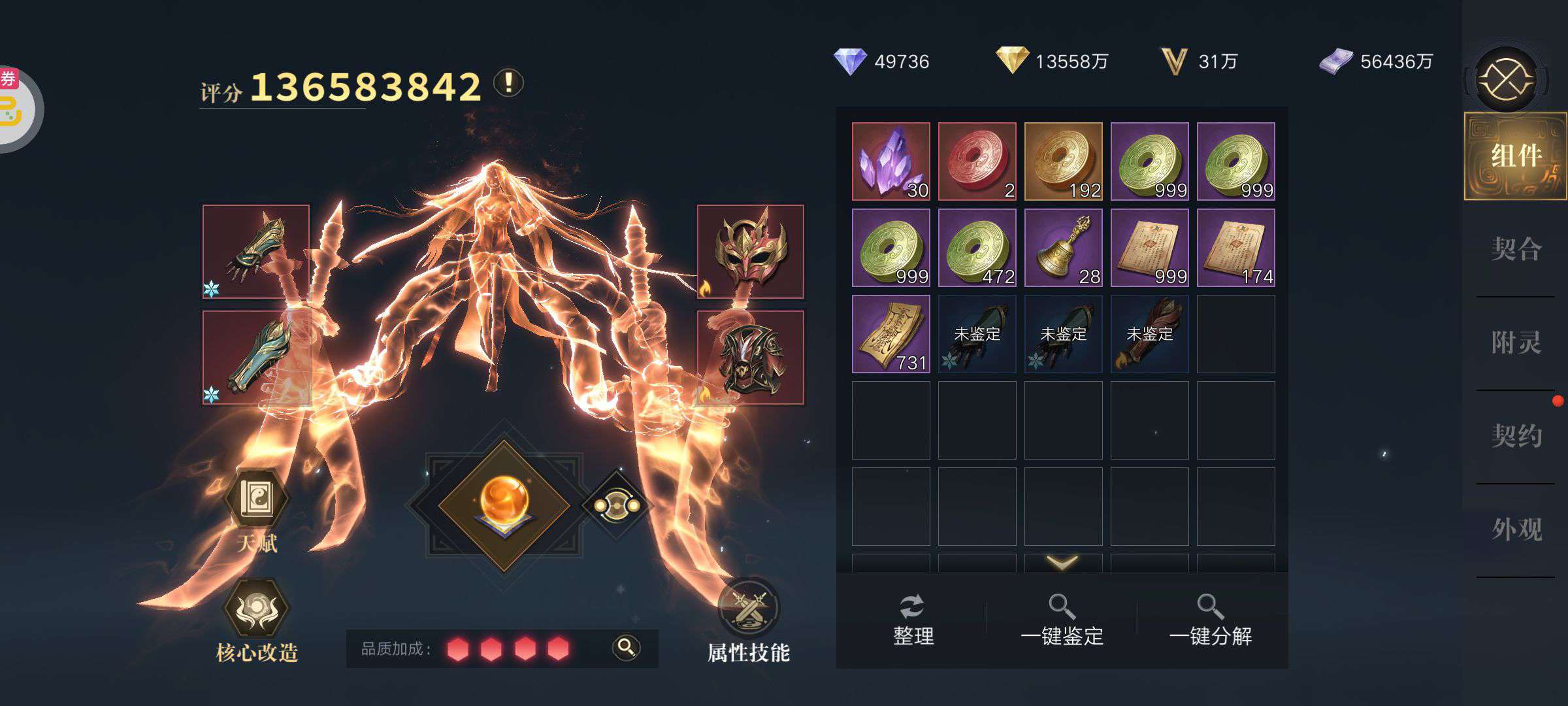The width and height of the screenshot is (1568, 706).
Task: Activate 一键鉴定 to identify items
Action: pos(1062,620)
